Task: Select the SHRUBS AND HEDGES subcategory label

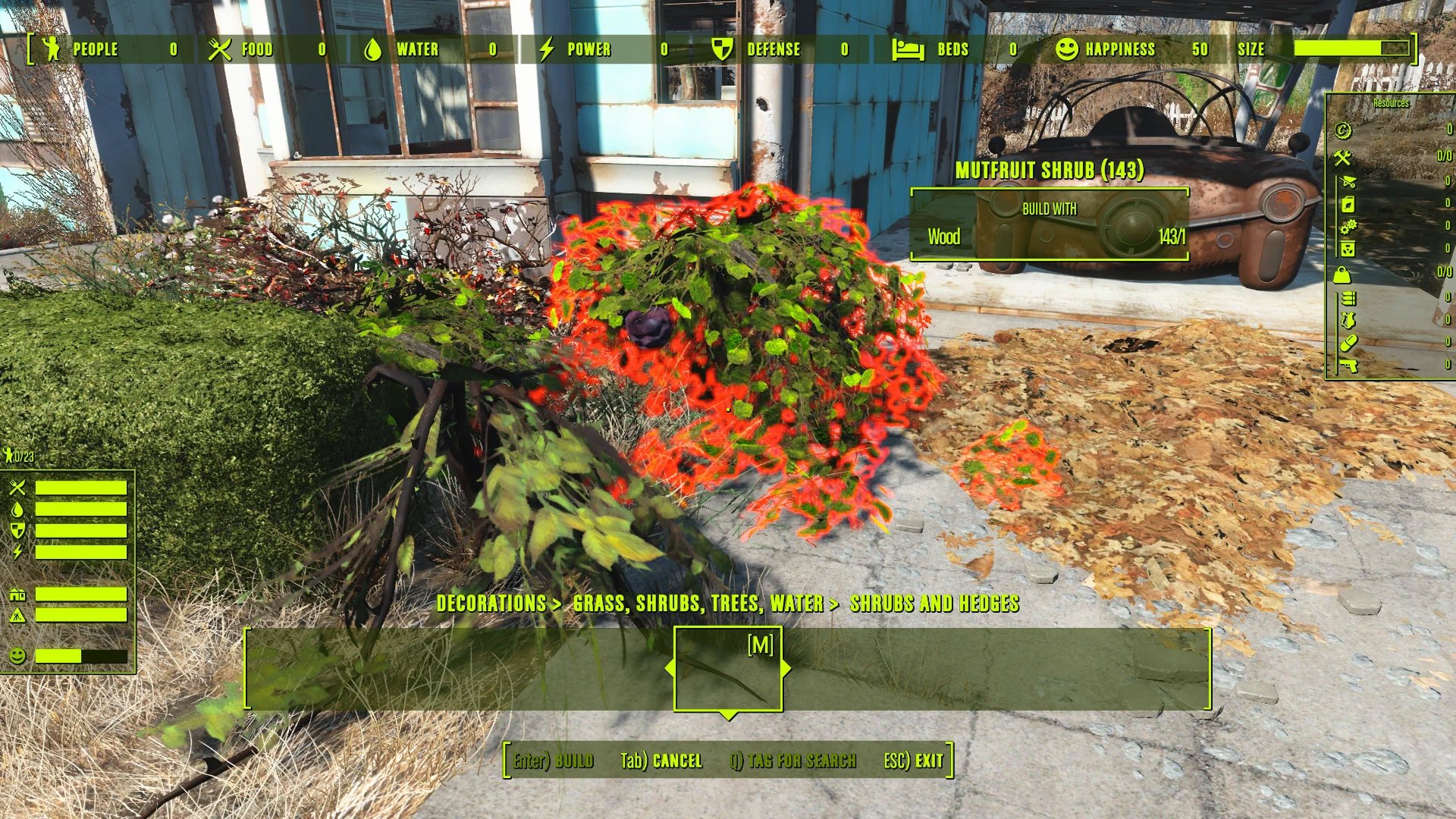Action: pyautogui.click(x=934, y=604)
